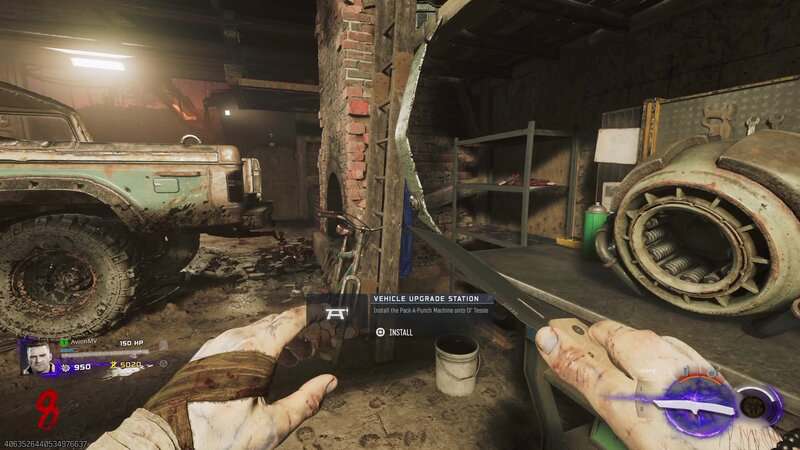Activate the round equipment icon beside the knife
This screenshot has height=450, width=800.
pyautogui.click(x=753, y=405)
